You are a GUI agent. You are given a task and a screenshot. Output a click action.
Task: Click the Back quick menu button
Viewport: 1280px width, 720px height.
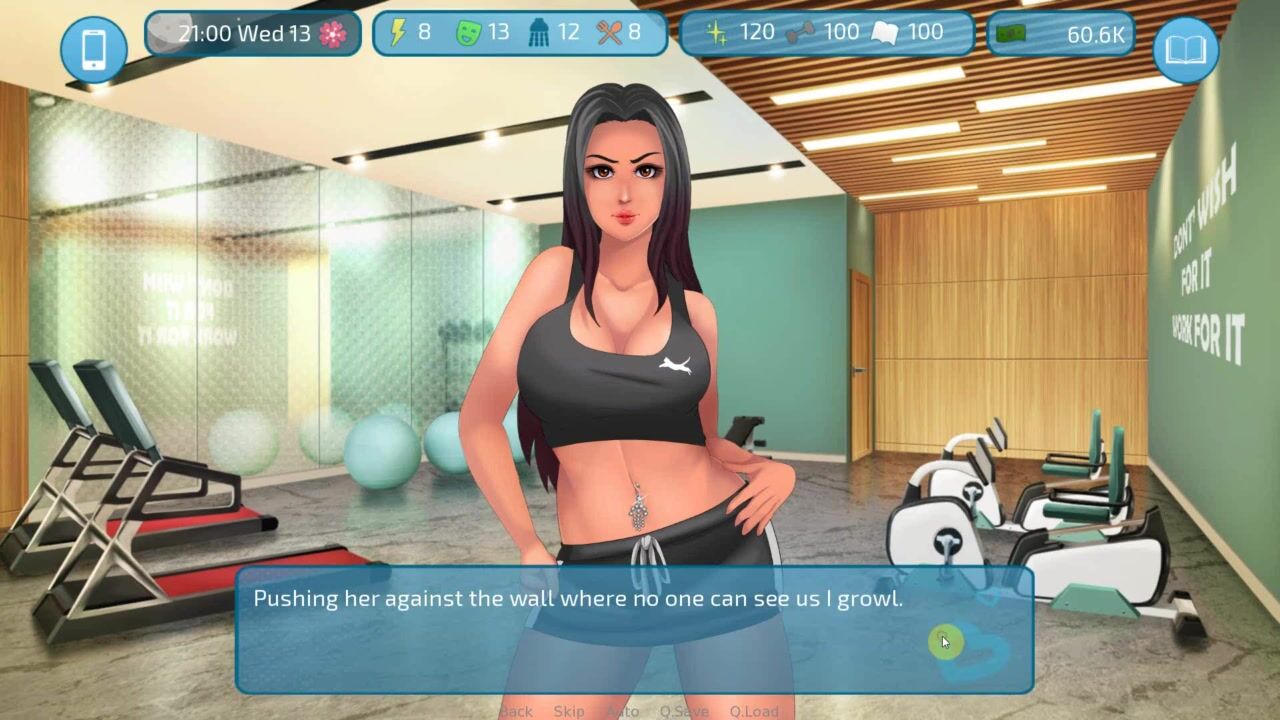[516, 711]
